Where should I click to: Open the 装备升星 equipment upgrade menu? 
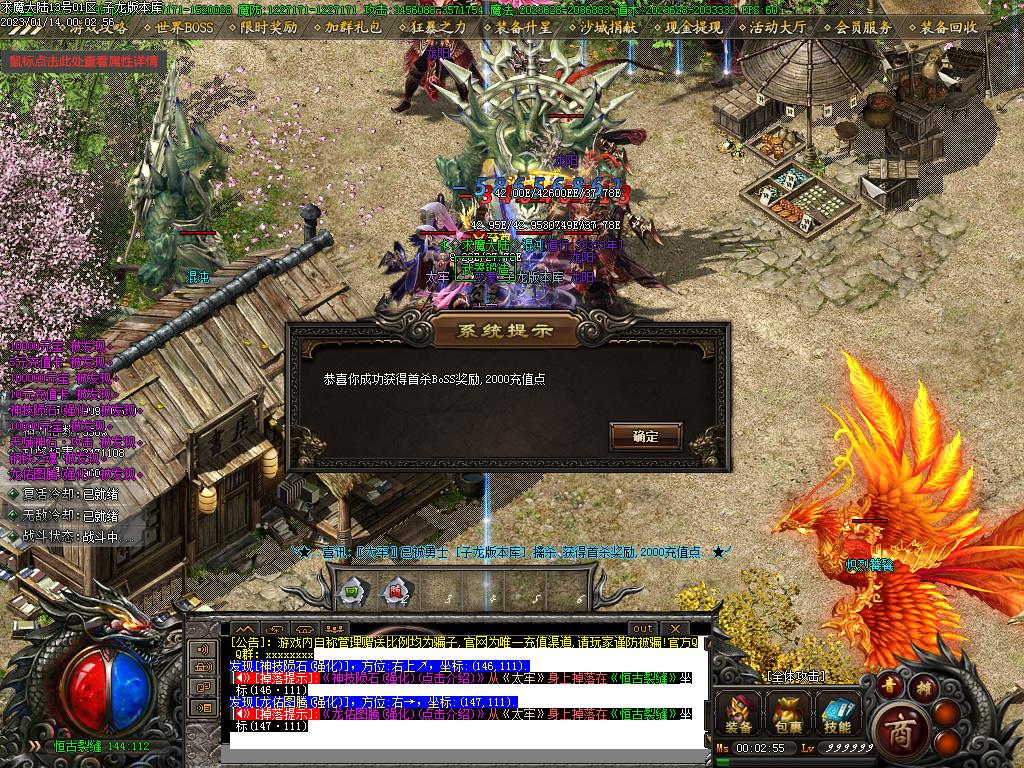(x=523, y=28)
